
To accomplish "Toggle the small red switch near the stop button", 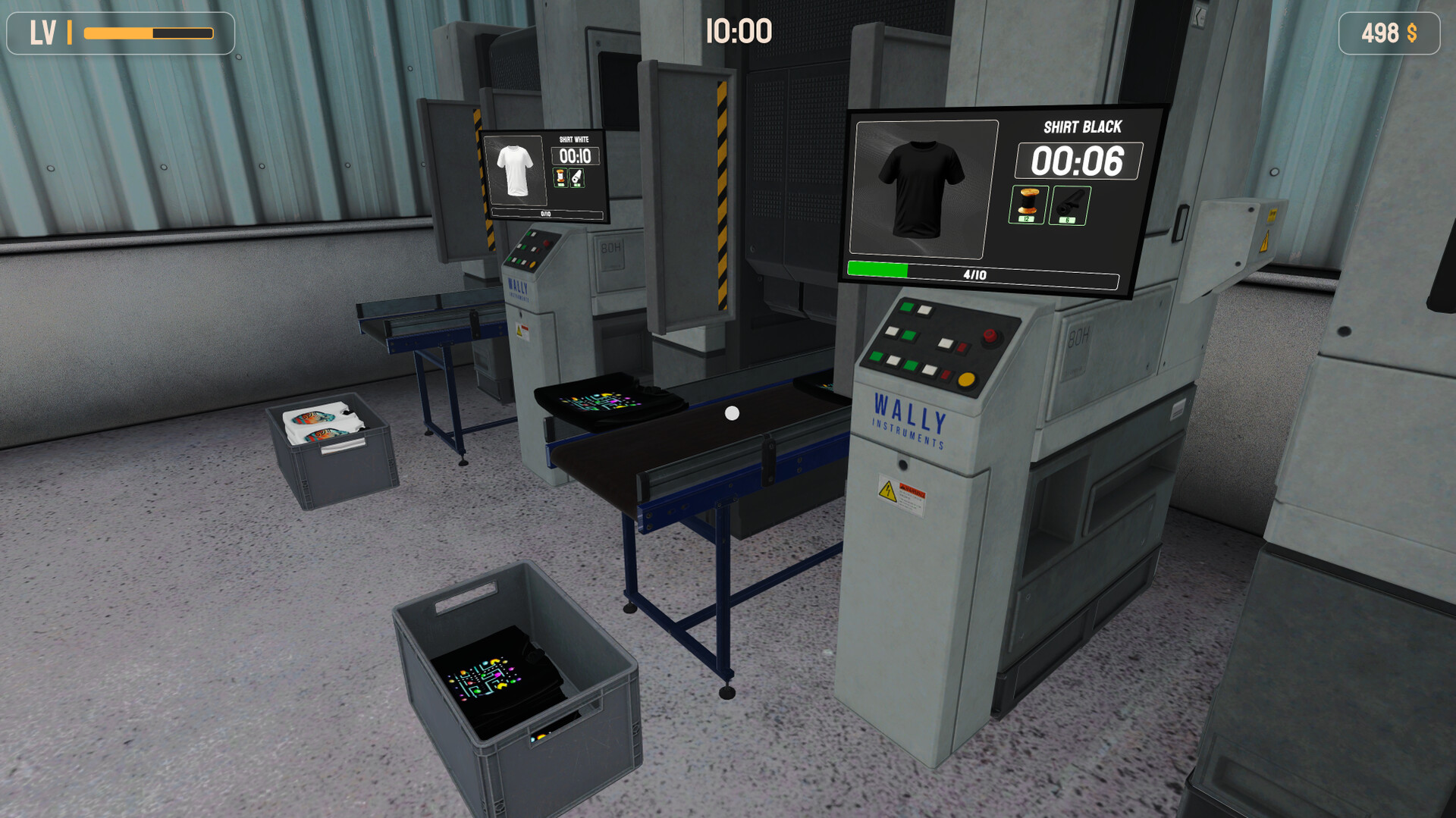I will point(962,347).
